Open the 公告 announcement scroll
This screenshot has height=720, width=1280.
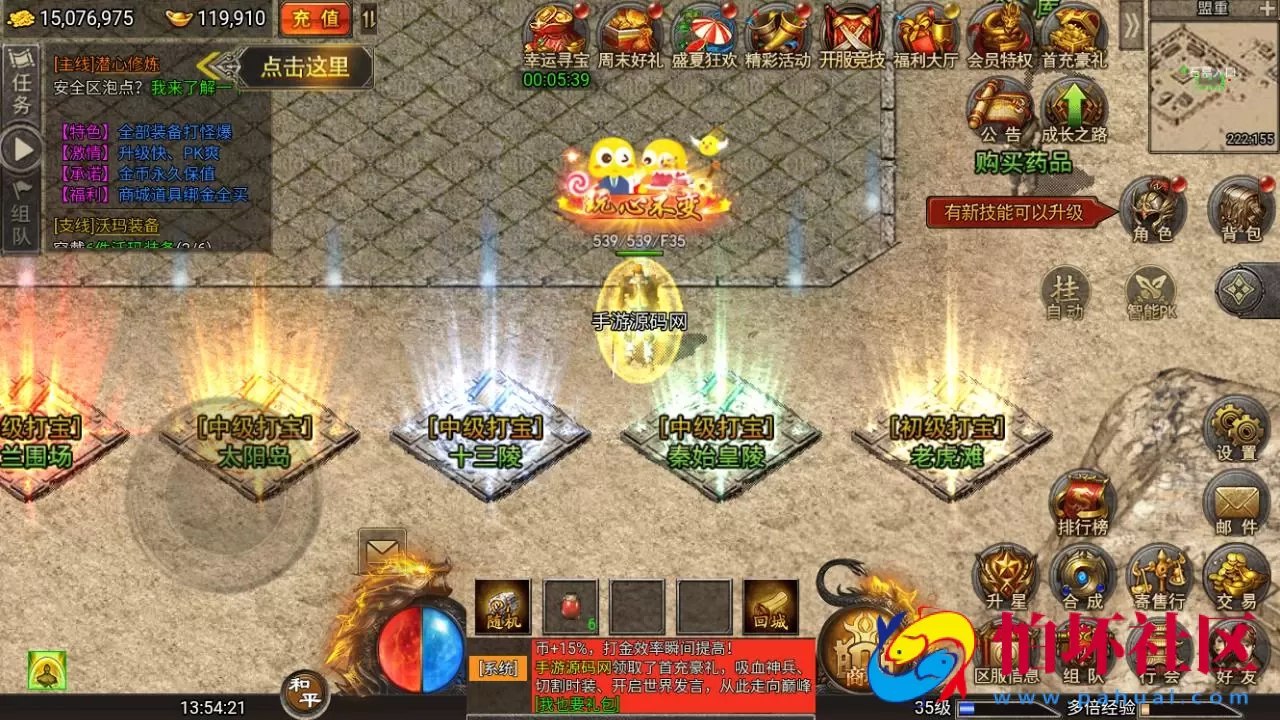coord(1000,108)
